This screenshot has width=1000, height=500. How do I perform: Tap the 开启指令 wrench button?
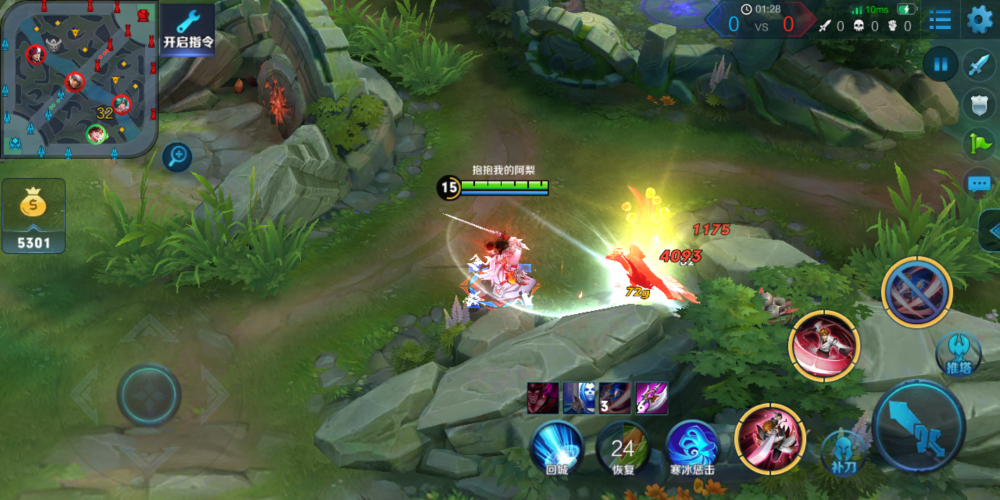[x=188, y=30]
